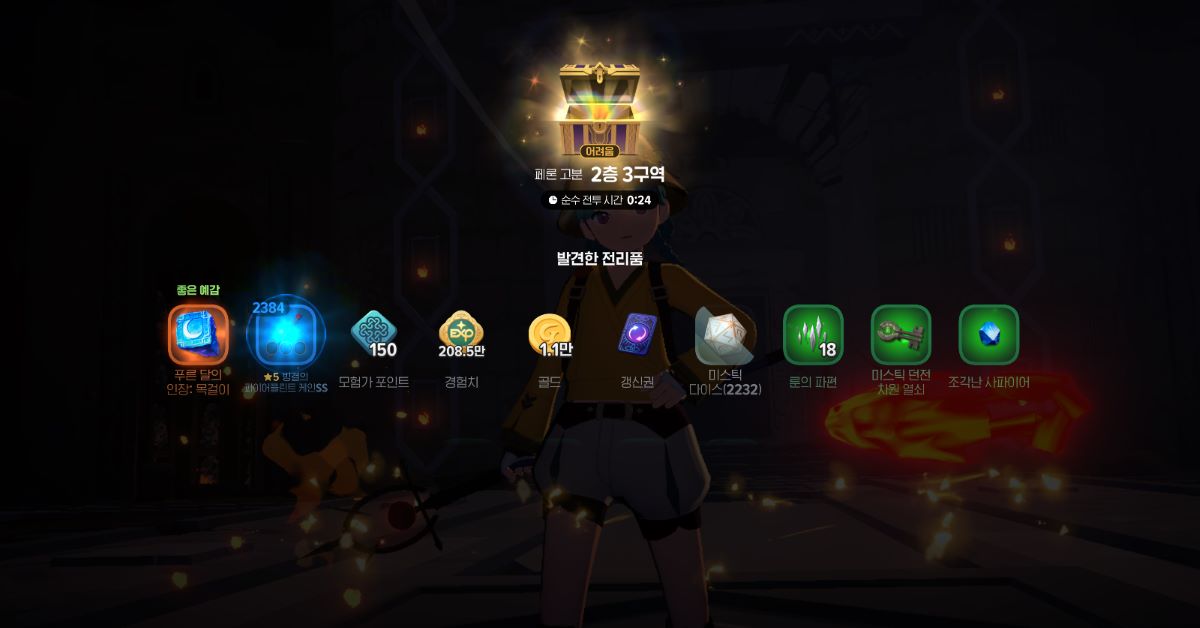Viewport: 1200px width, 628px height.
Task: Inspect the ★5 glowing blue equipment reward
Action: (x=287, y=334)
